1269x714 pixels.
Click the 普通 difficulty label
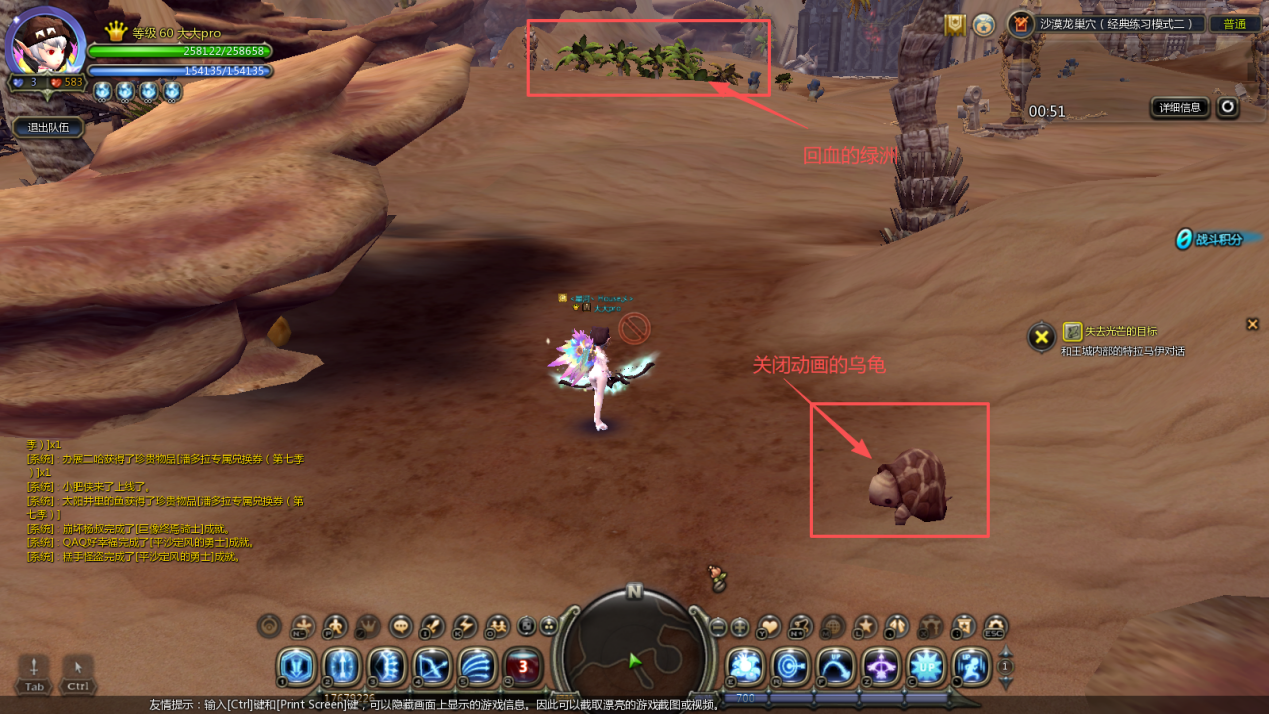click(x=1235, y=24)
